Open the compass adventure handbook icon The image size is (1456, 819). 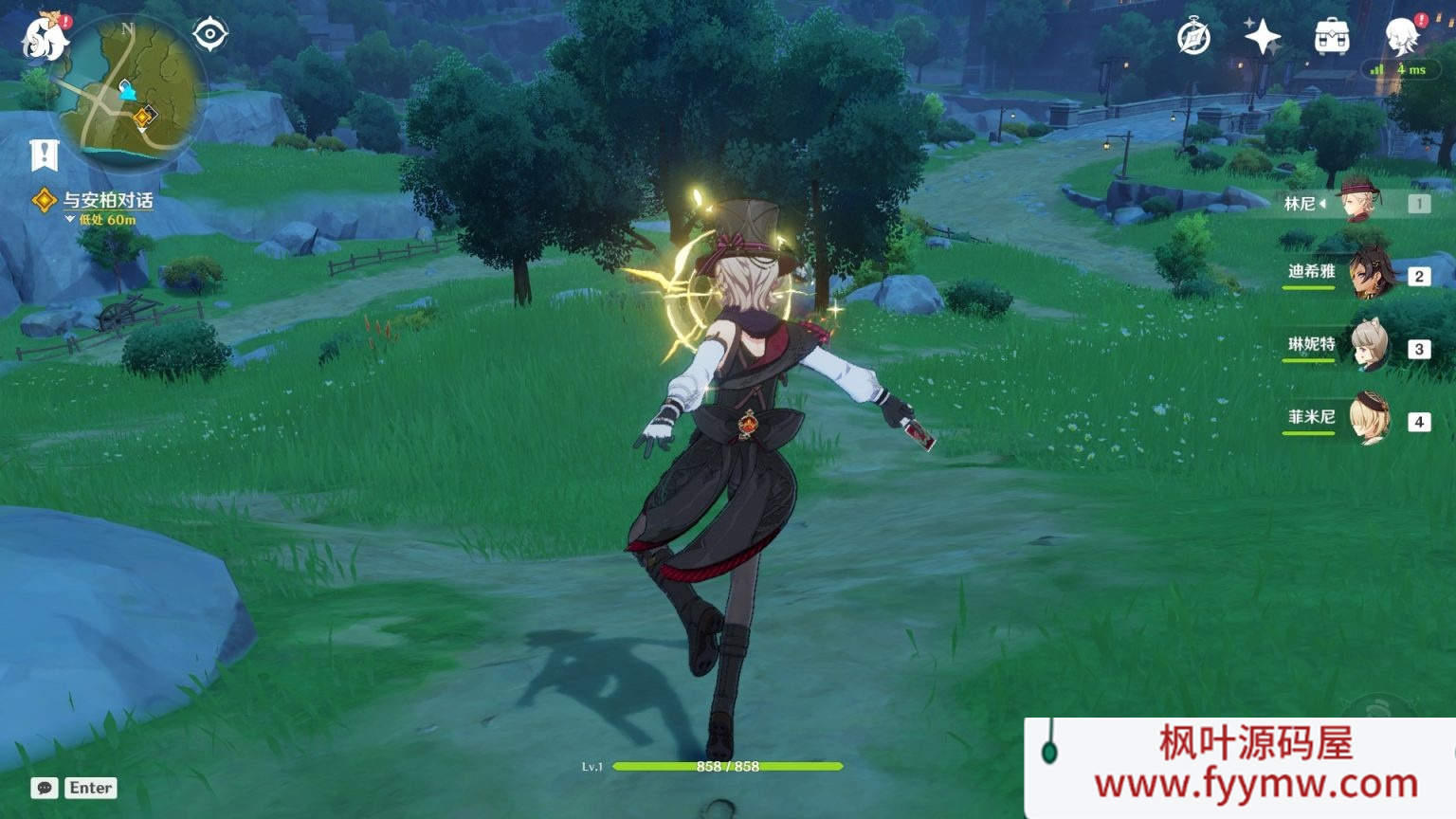point(1193,38)
